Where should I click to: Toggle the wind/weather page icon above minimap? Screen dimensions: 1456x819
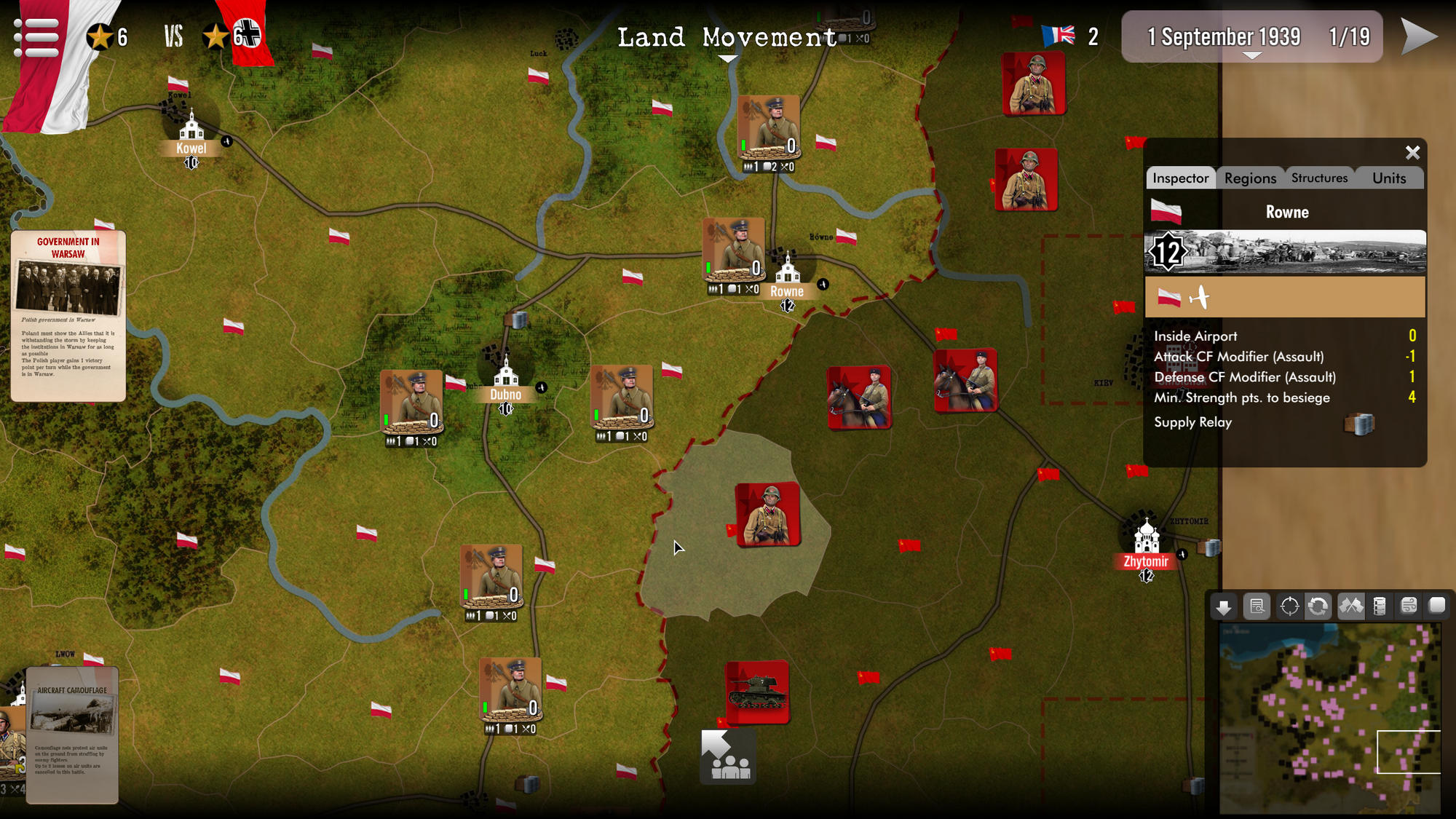[1407, 606]
